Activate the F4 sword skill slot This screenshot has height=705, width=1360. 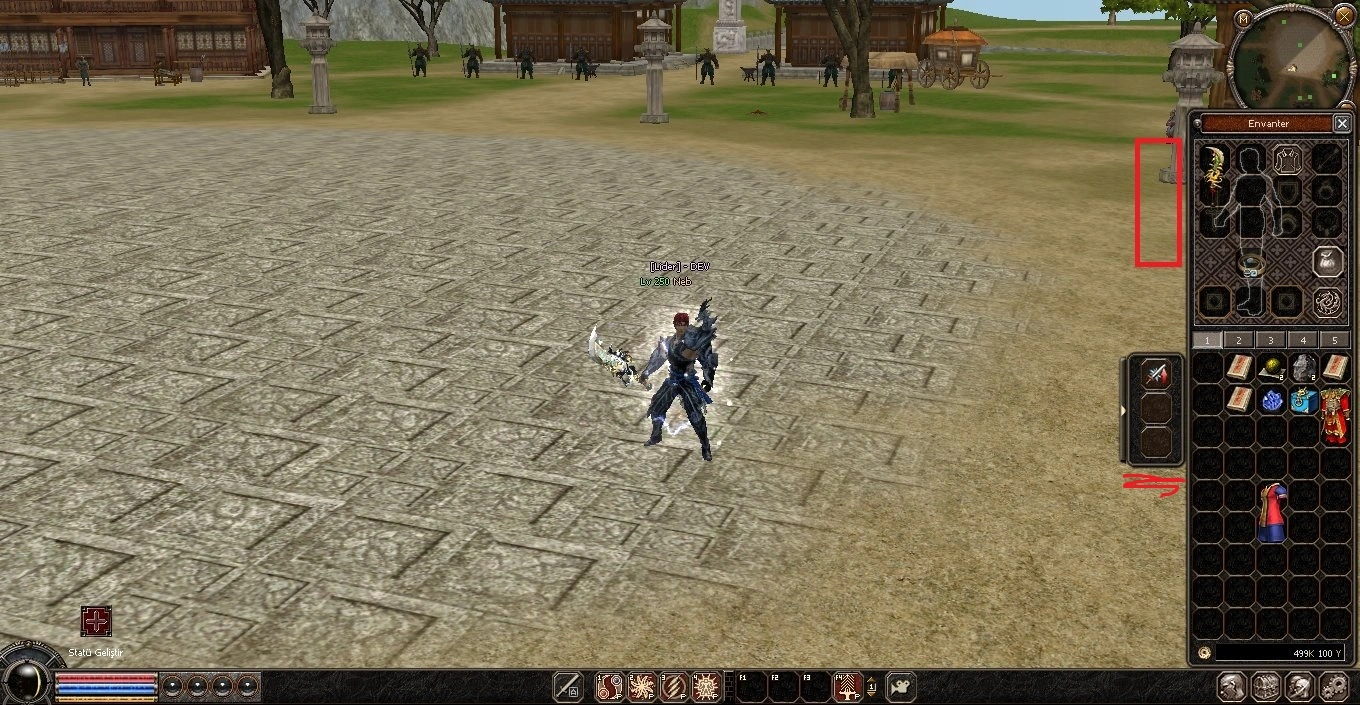[848, 686]
